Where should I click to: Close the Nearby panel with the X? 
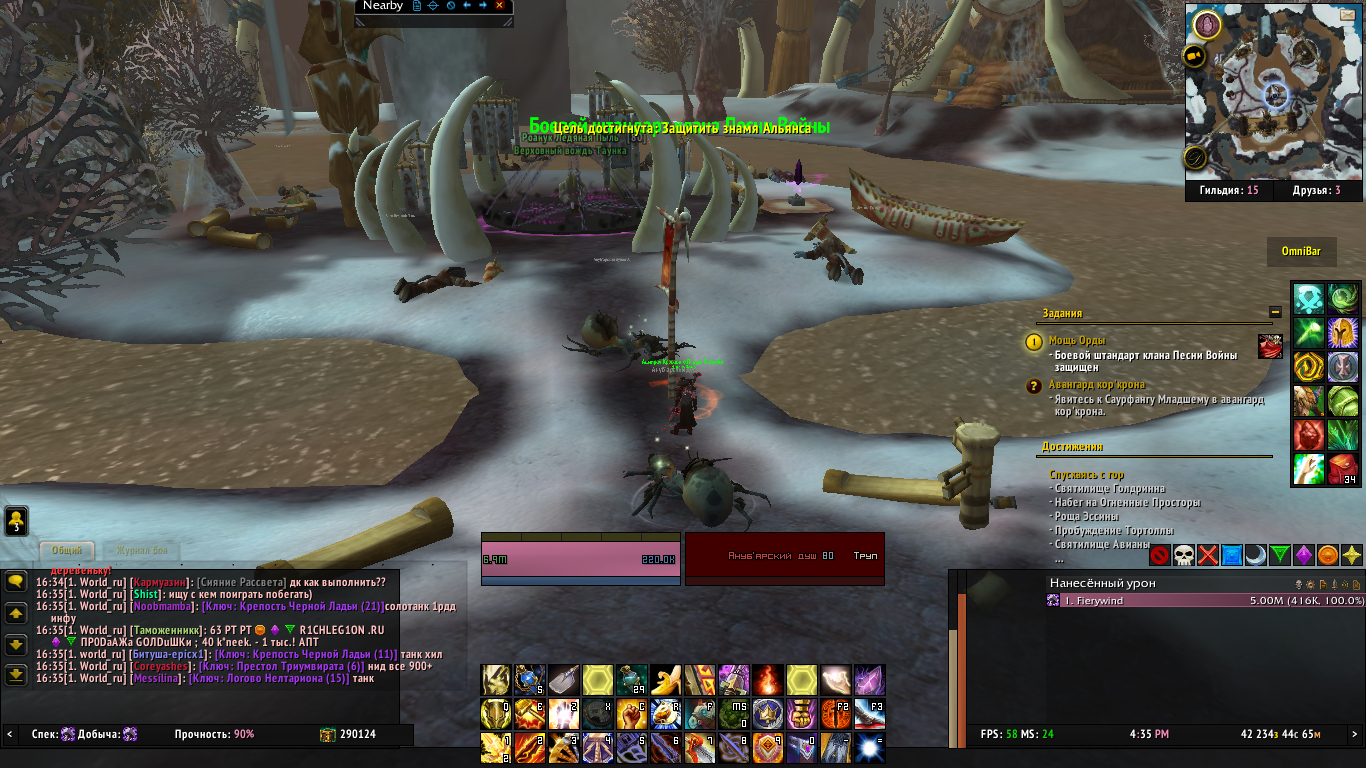[499, 6]
